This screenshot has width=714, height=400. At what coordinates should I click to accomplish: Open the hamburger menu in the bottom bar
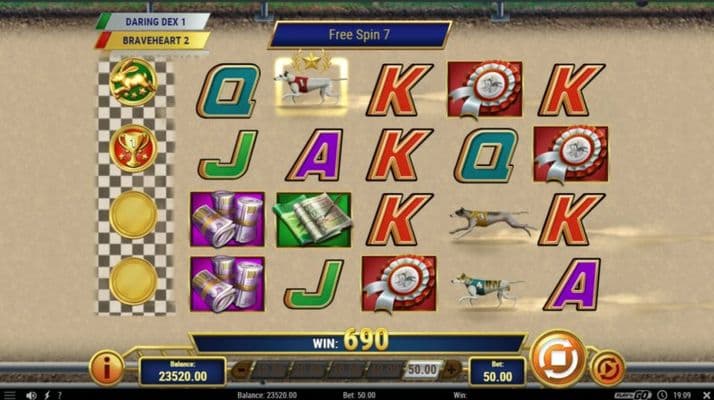(x=11, y=394)
